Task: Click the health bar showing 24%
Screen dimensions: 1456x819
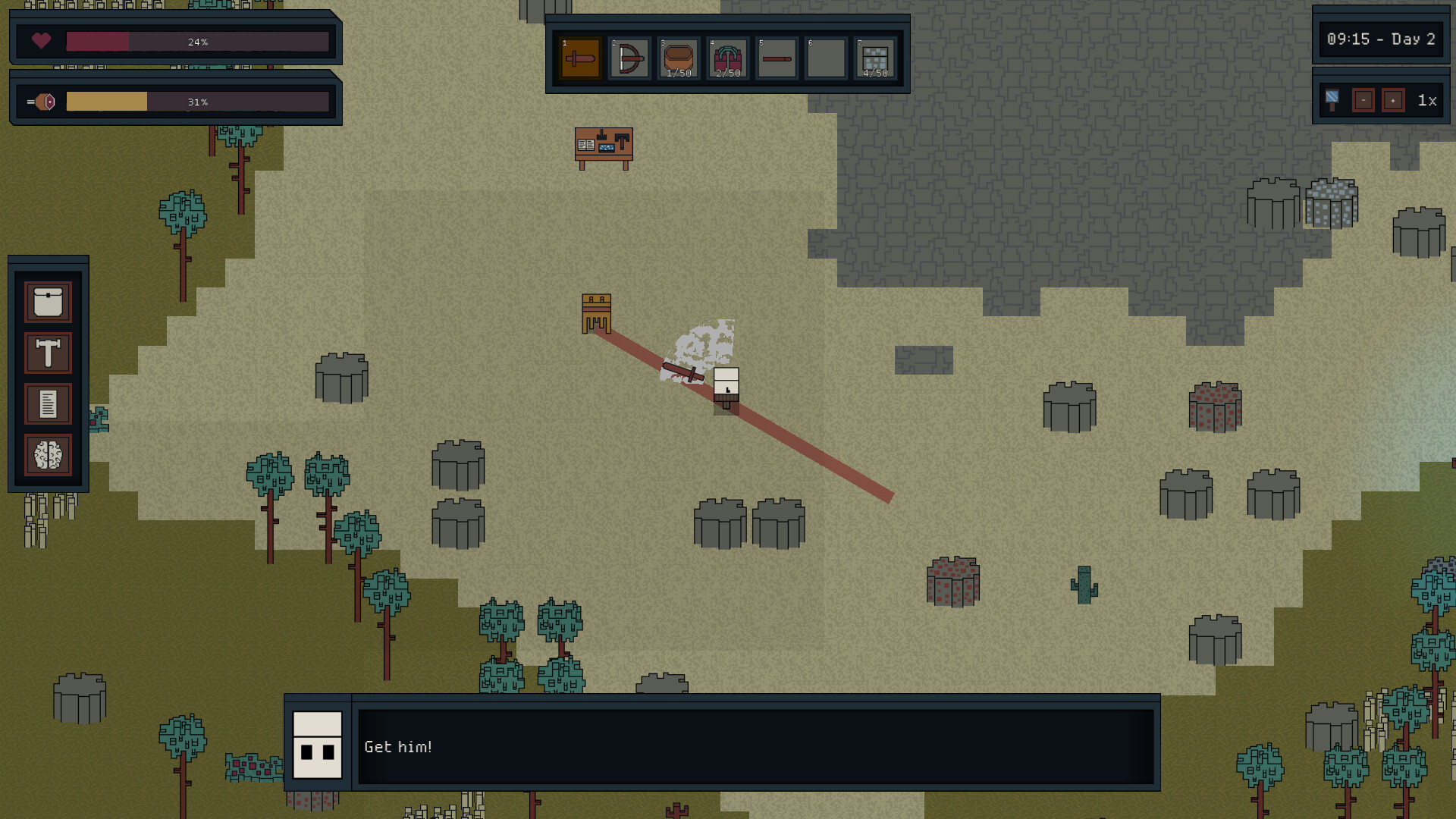Action: tap(199, 42)
